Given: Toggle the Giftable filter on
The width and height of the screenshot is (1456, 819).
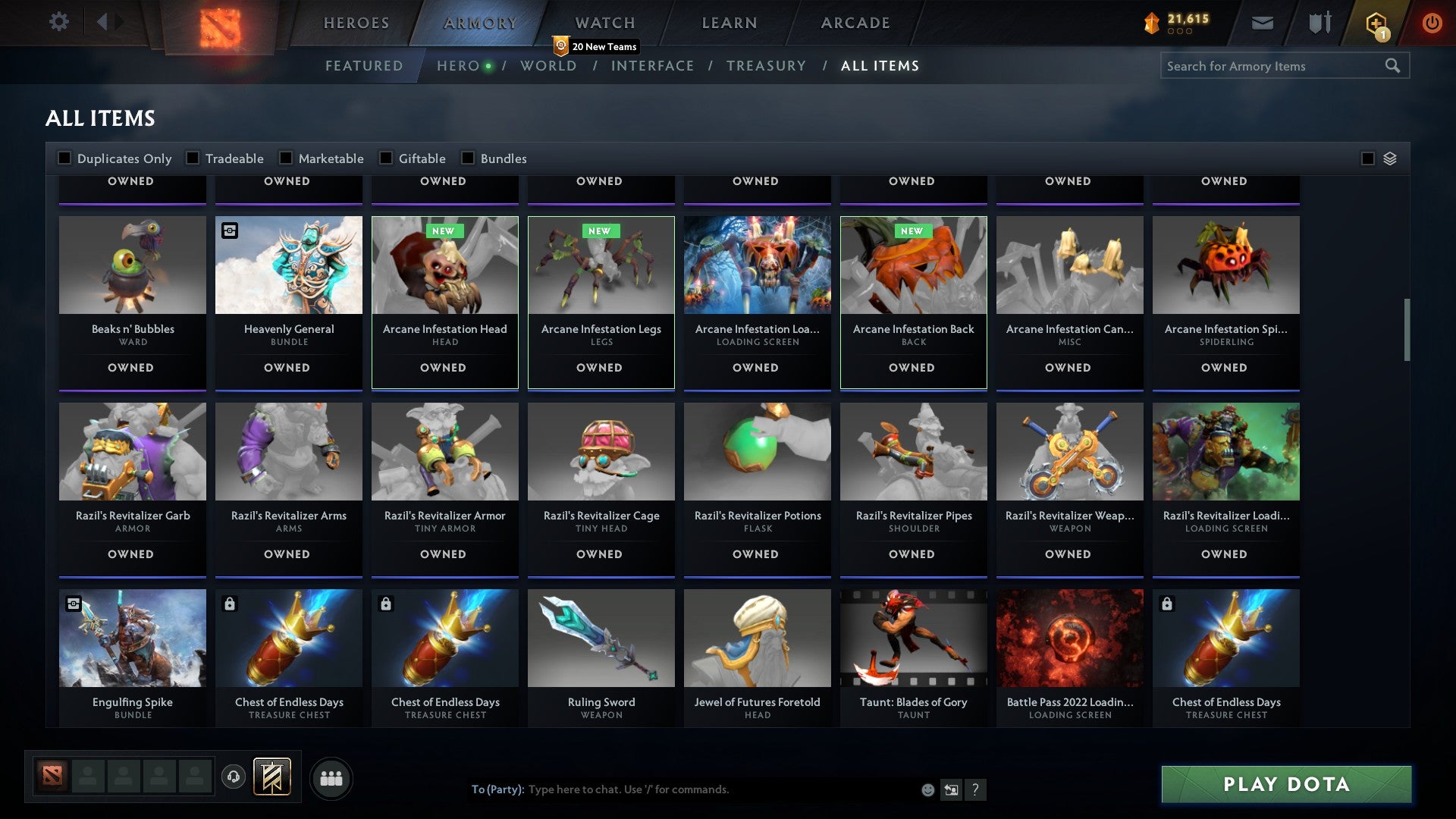Looking at the screenshot, I should (x=387, y=158).
